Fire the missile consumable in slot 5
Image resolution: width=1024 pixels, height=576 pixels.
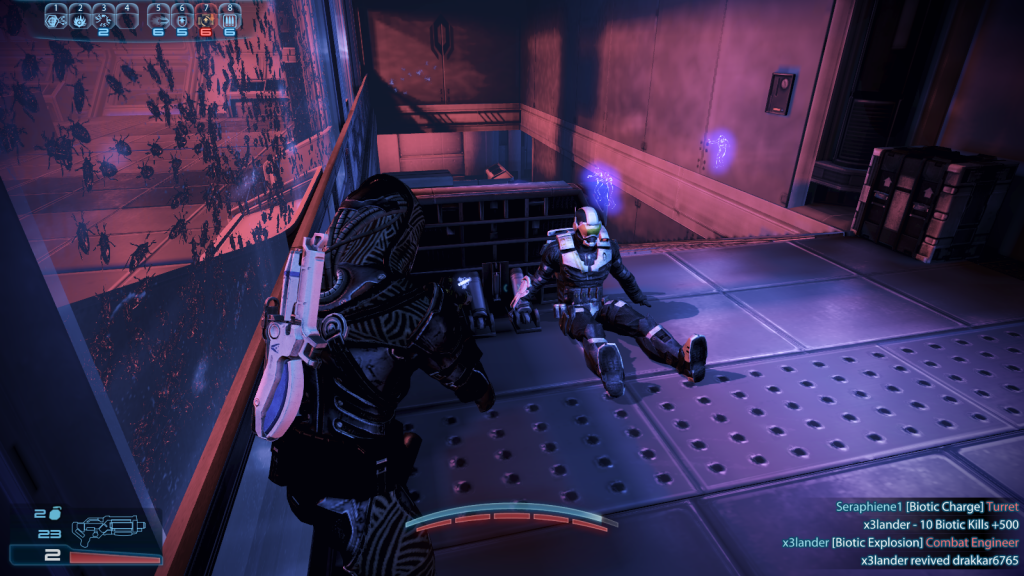160,19
